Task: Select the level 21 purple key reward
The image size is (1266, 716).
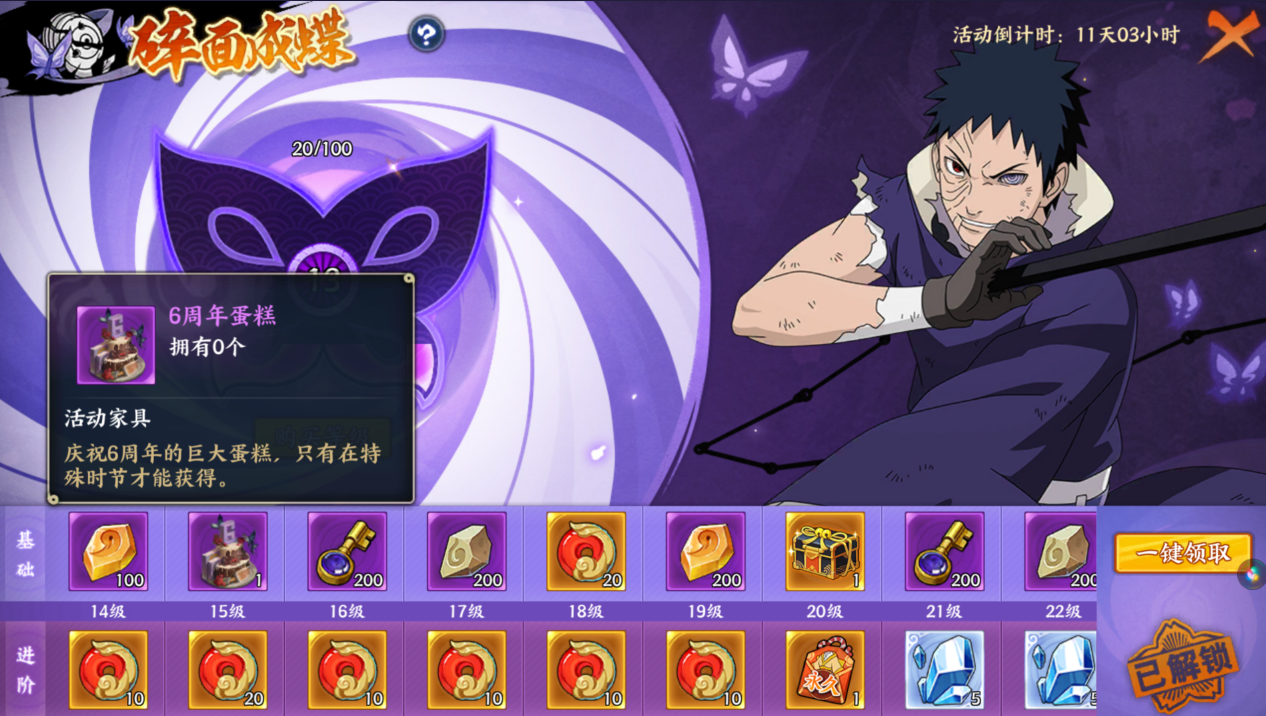Action: pos(945,551)
